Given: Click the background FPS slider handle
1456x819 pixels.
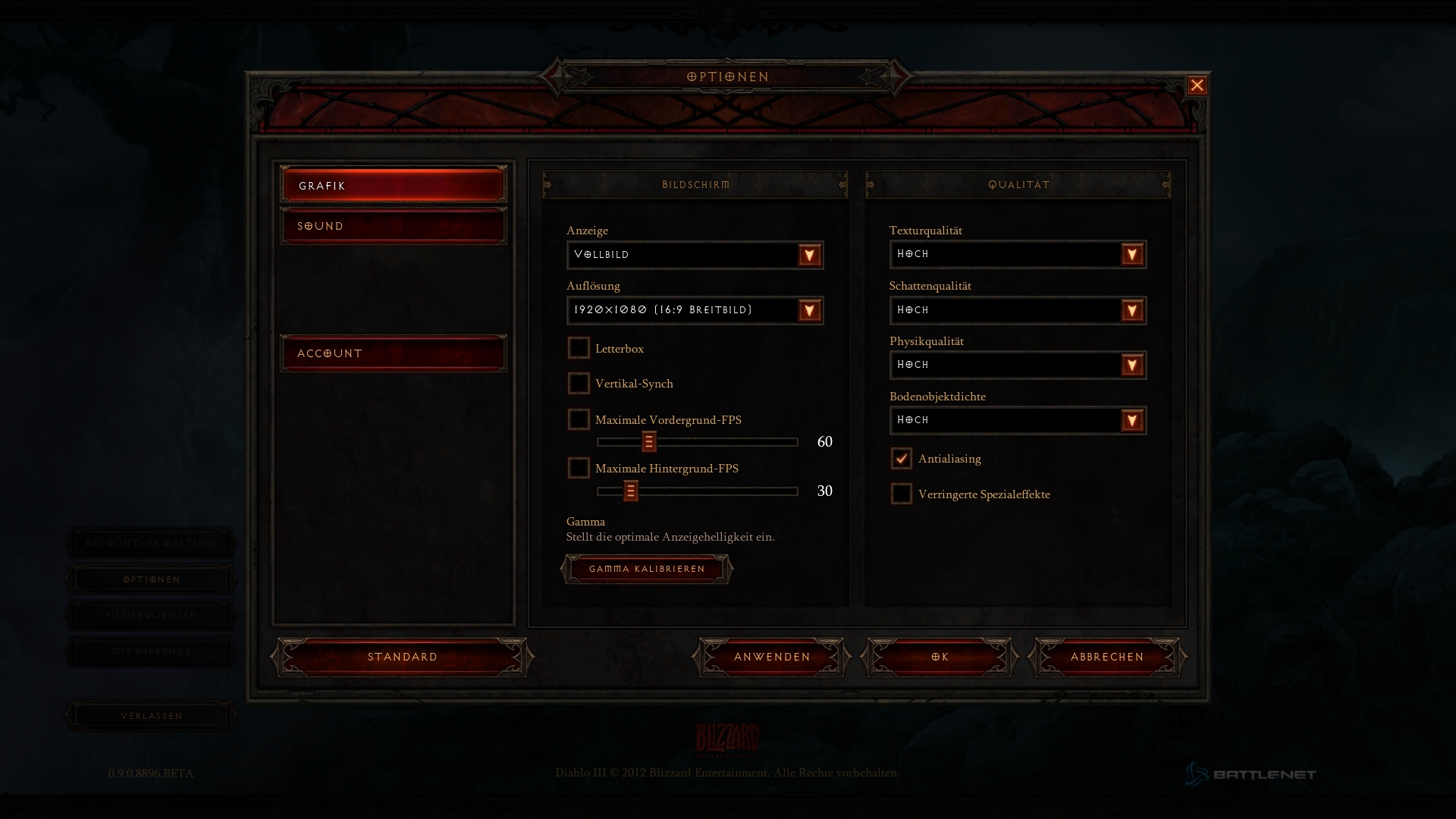Looking at the screenshot, I should (x=630, y=491).
